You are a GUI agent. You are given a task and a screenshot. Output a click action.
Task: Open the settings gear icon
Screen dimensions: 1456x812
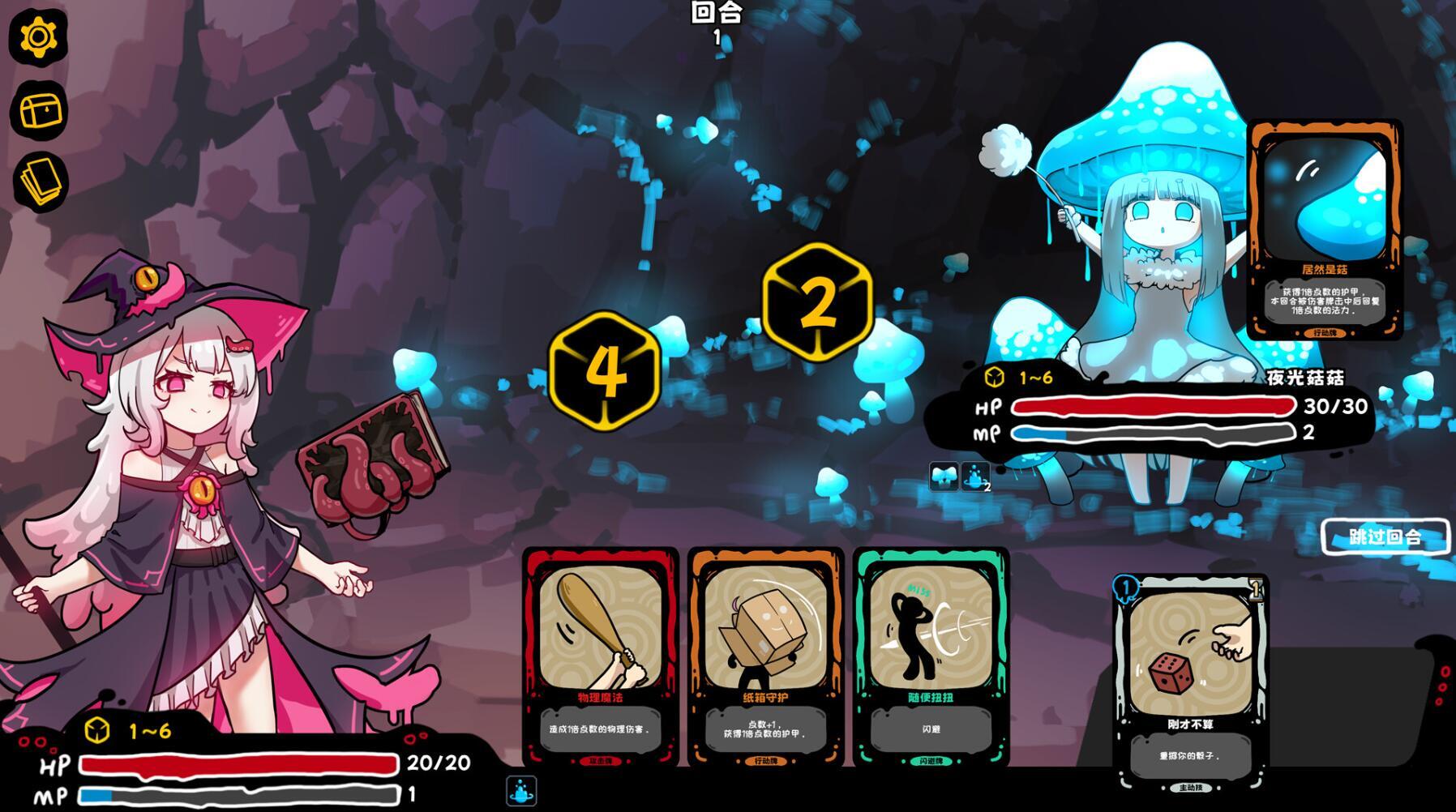37,36
